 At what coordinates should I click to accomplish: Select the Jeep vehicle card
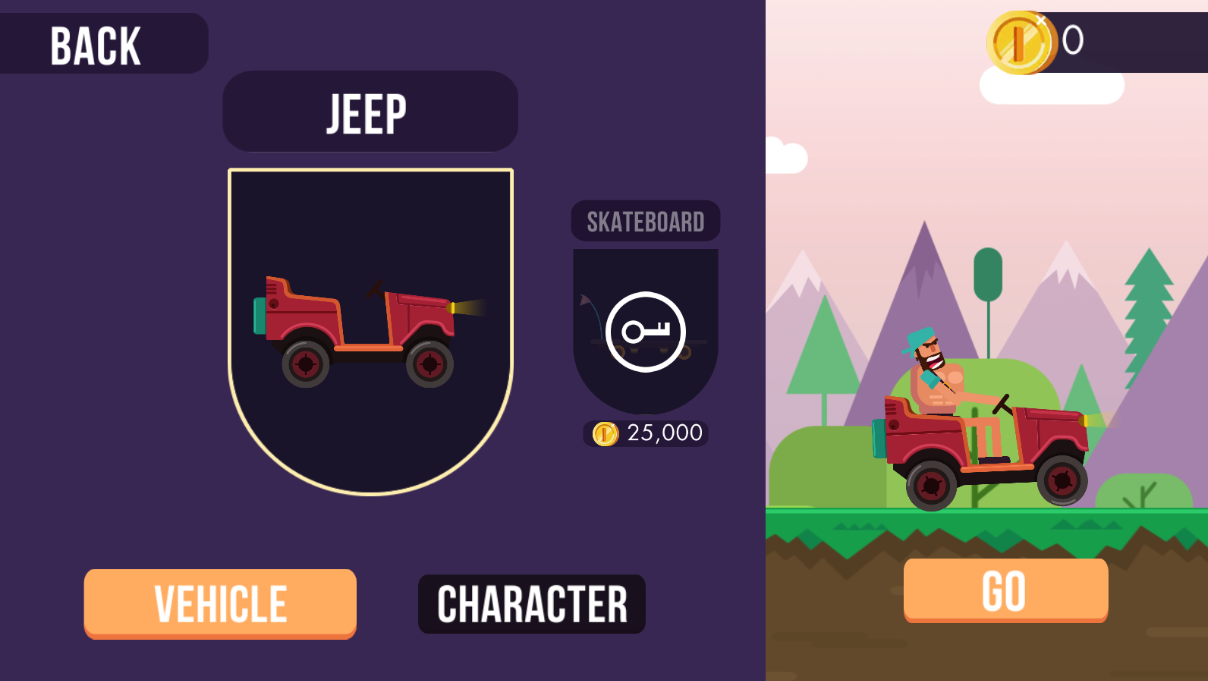tap(370, 330)
